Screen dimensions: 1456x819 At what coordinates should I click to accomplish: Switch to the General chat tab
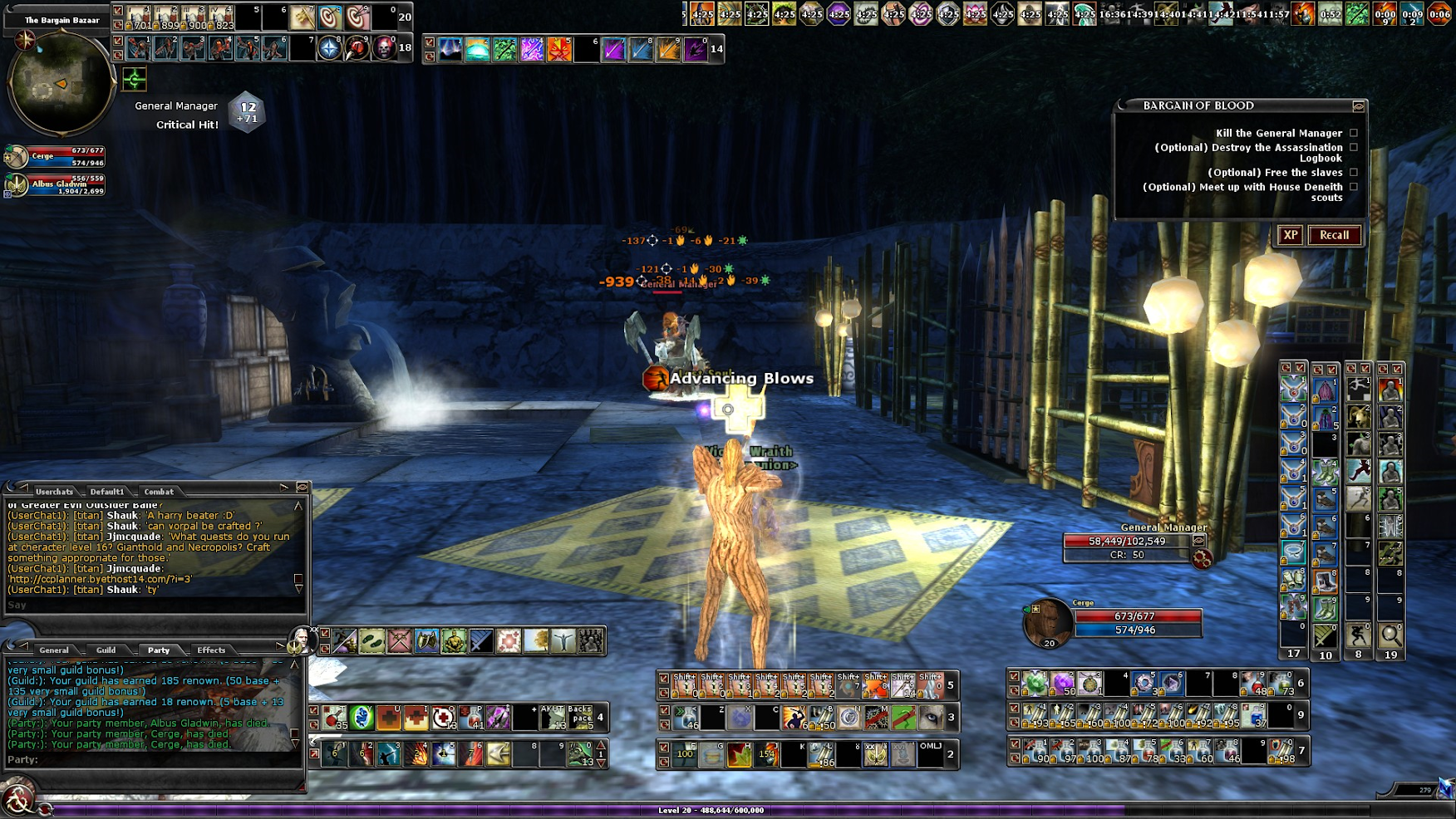tap(53, 650)
